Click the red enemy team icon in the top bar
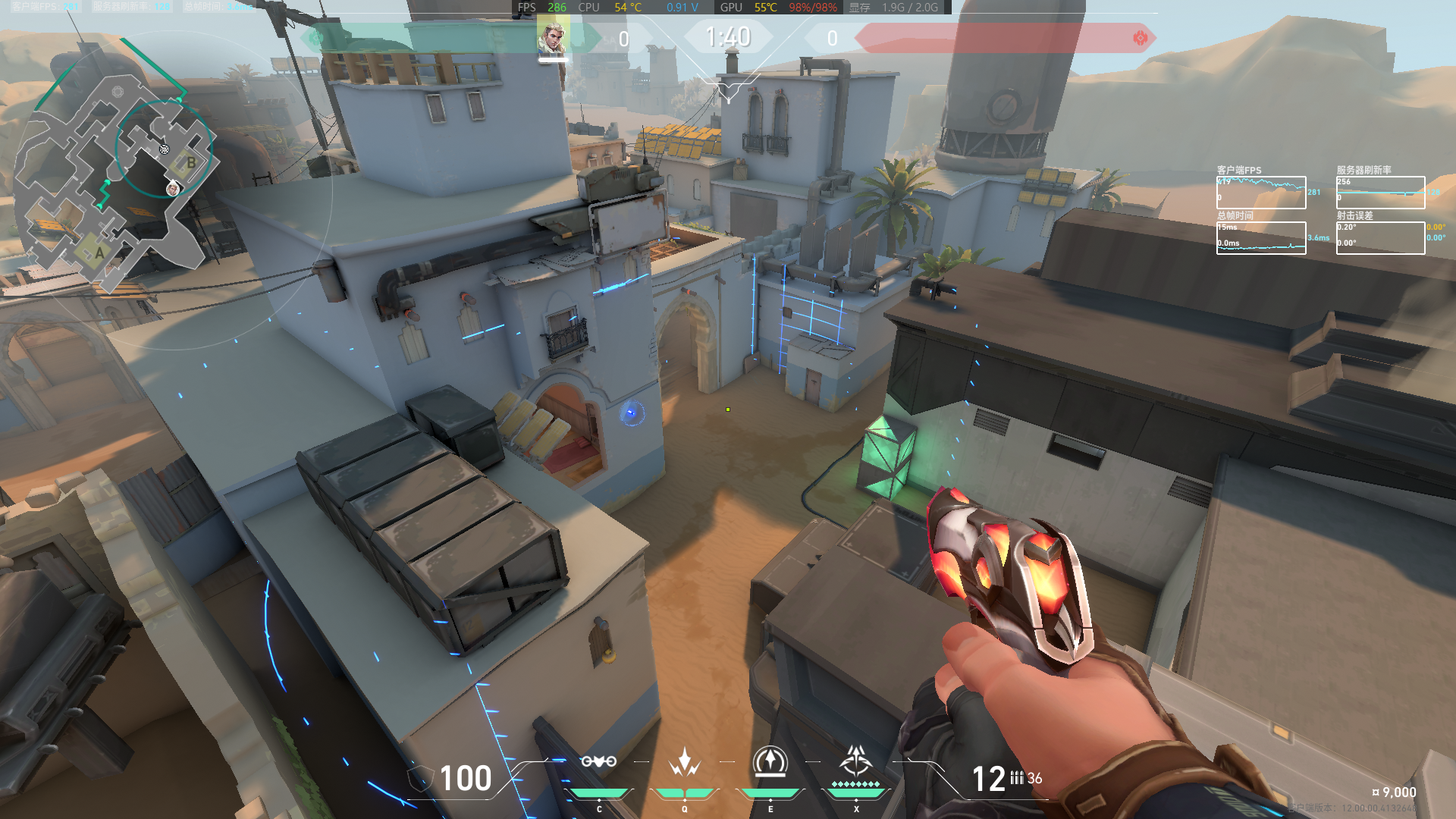The height and width of the screenshot is (819, 1456). pyautogui.click(x=1140, y=38)
